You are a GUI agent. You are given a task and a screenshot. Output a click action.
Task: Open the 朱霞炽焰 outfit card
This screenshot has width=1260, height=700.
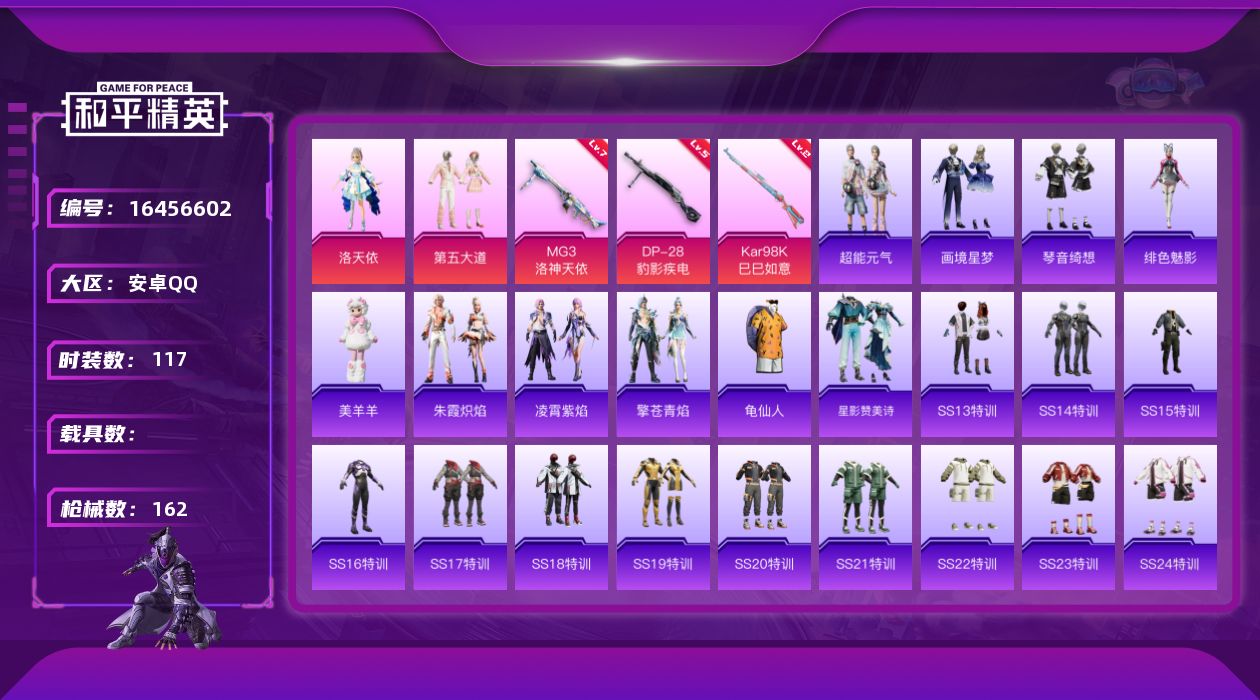pyautogui.click(x=460, y=364)
